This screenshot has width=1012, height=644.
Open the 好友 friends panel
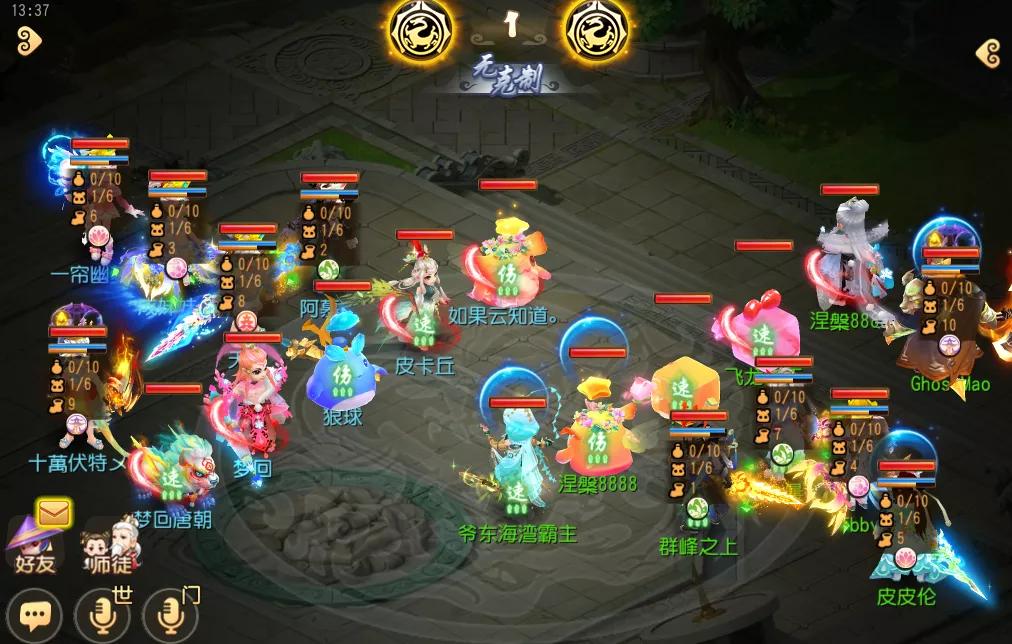34,548
